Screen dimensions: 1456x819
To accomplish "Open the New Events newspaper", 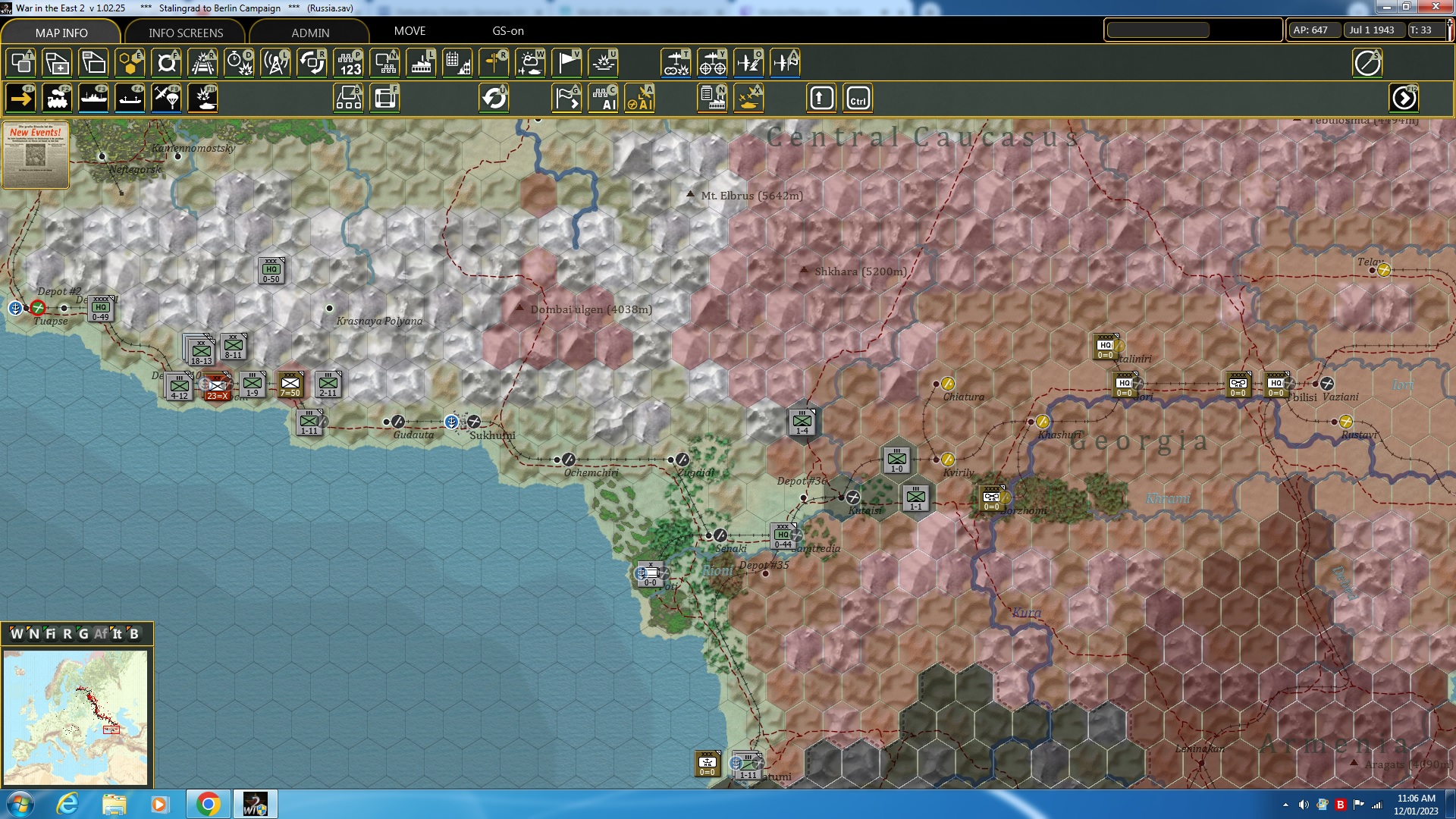I will [x=35, y=155].
